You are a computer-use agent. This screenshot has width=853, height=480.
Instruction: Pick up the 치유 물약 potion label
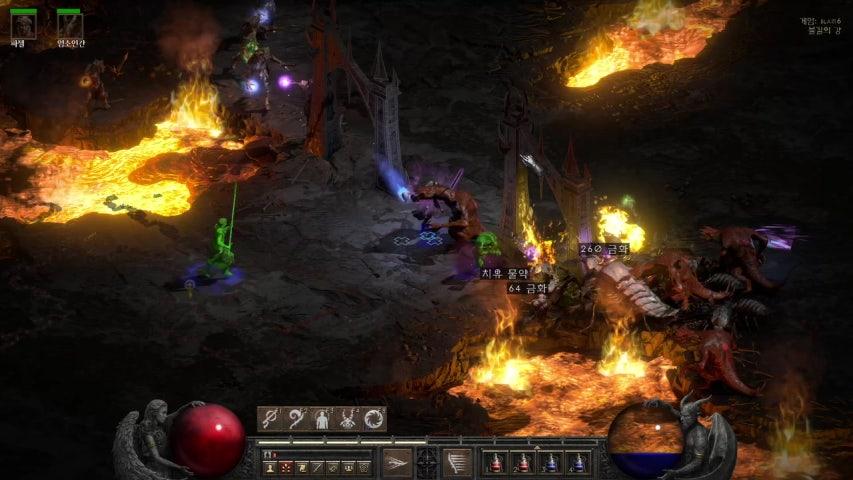coord(506,273)
